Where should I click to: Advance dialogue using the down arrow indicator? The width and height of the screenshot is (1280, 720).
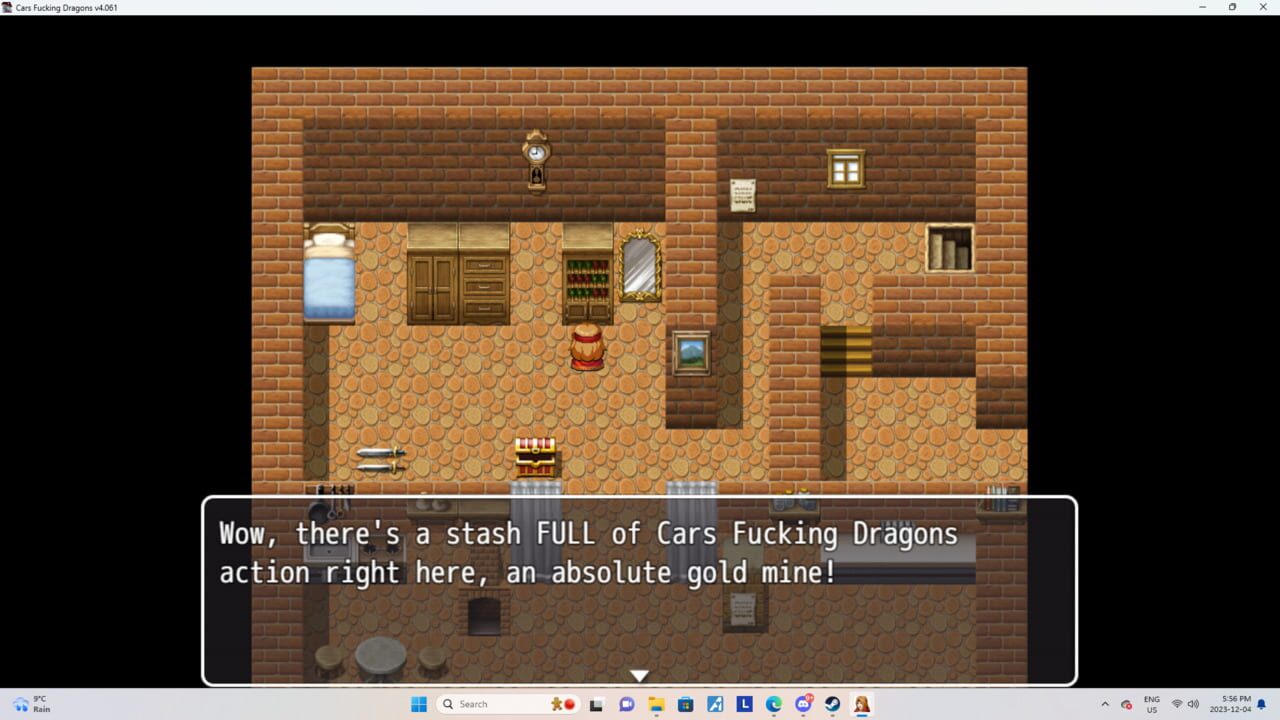639,675
